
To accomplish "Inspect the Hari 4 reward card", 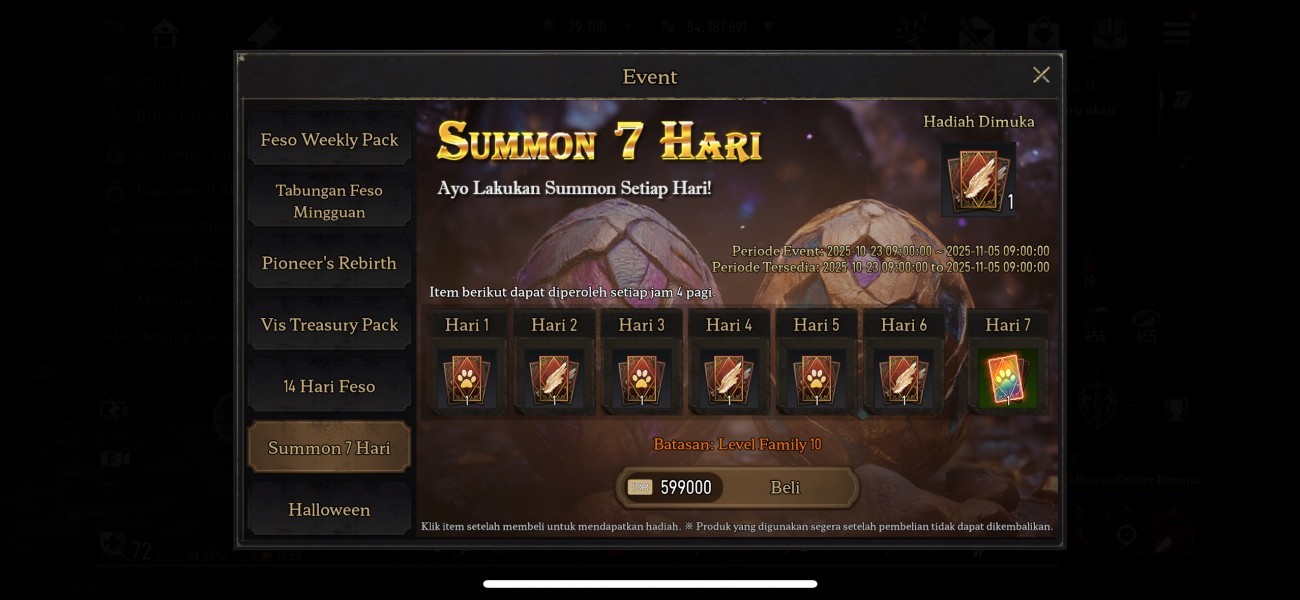I will click(728, 379).
